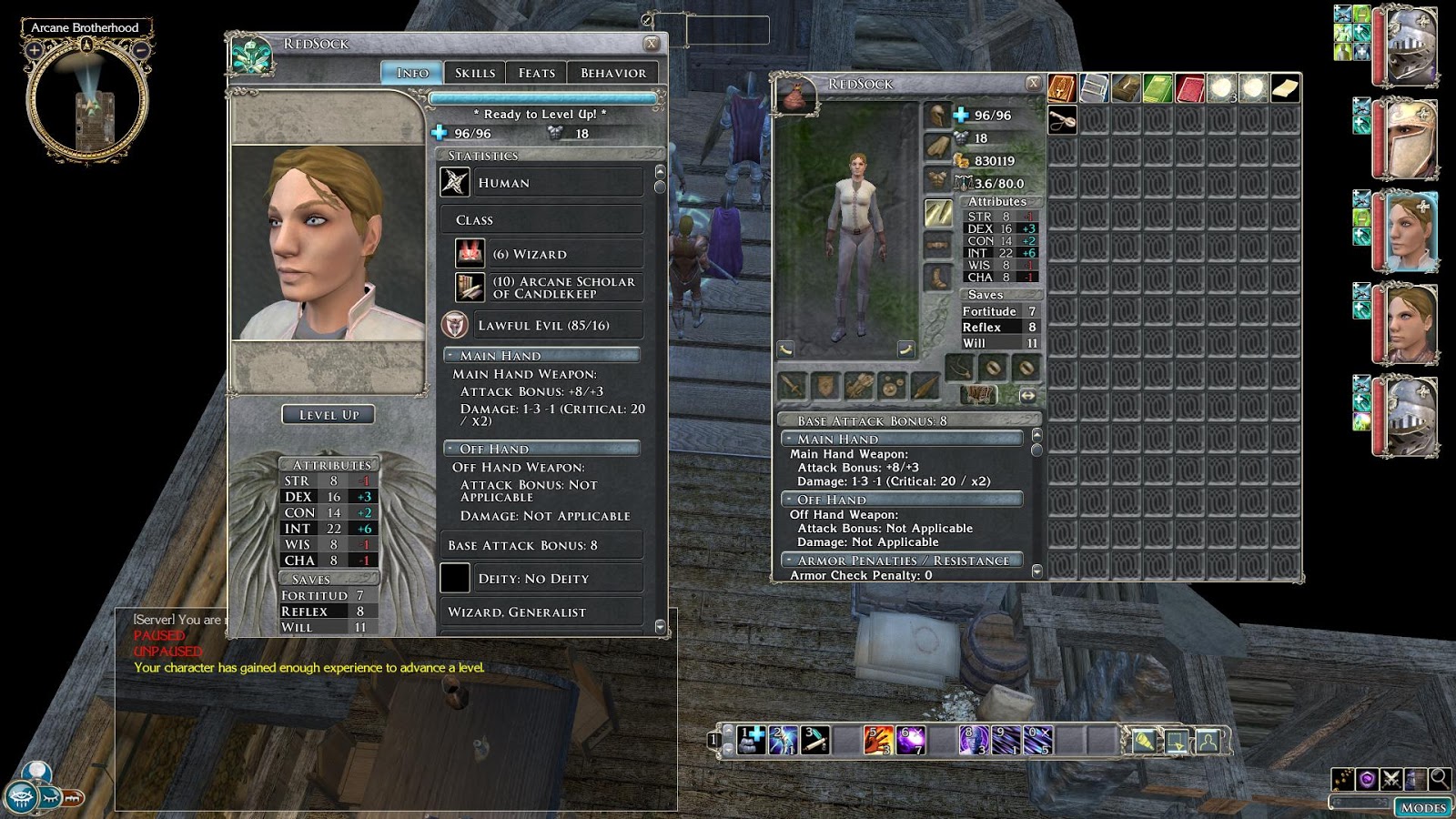Image resolution: width=1456 pixels, height=819 pixels.
Task: Switch to the Skills tab
Action: 474,72
